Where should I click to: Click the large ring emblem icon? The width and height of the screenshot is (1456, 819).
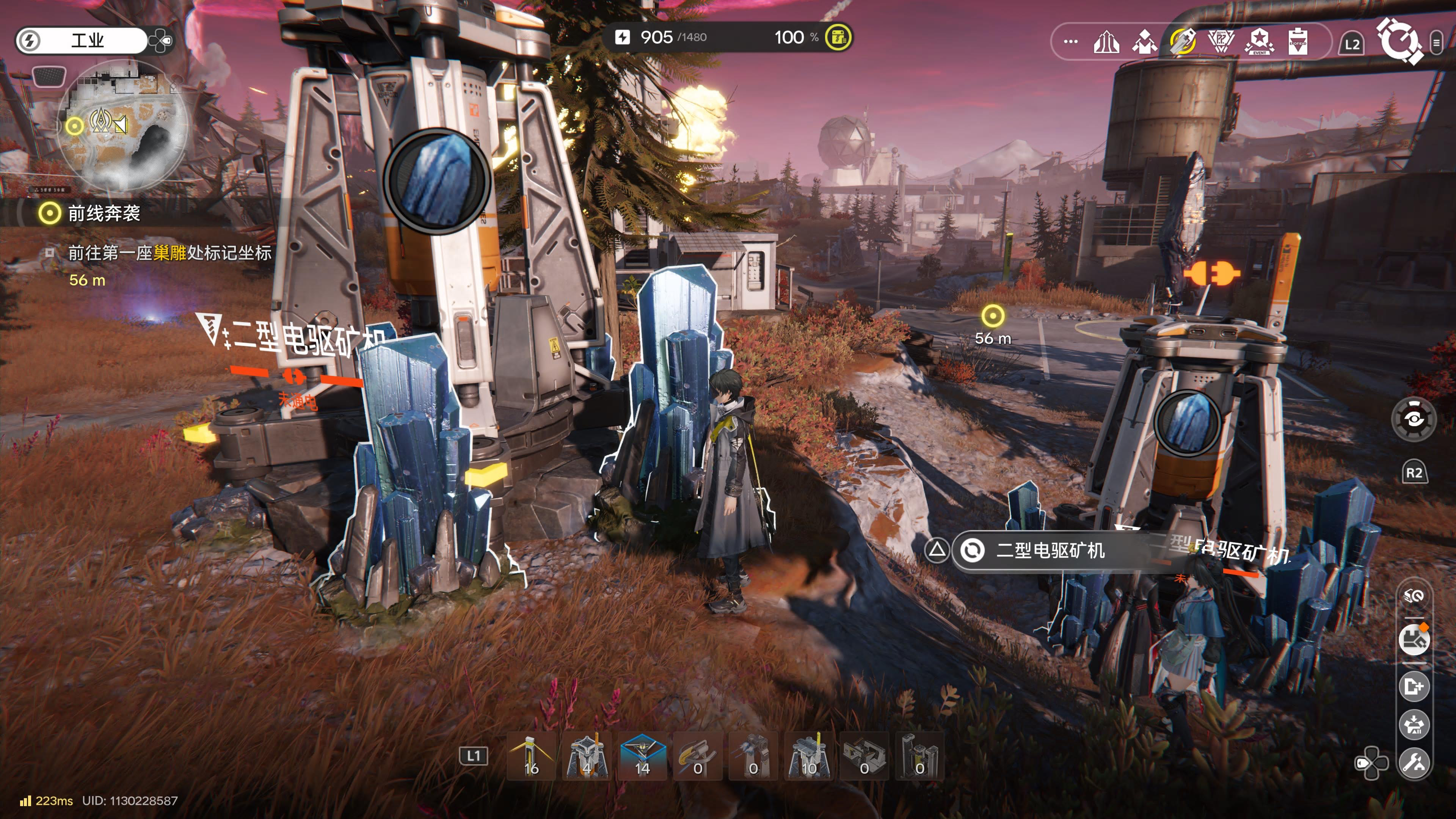1400,41
